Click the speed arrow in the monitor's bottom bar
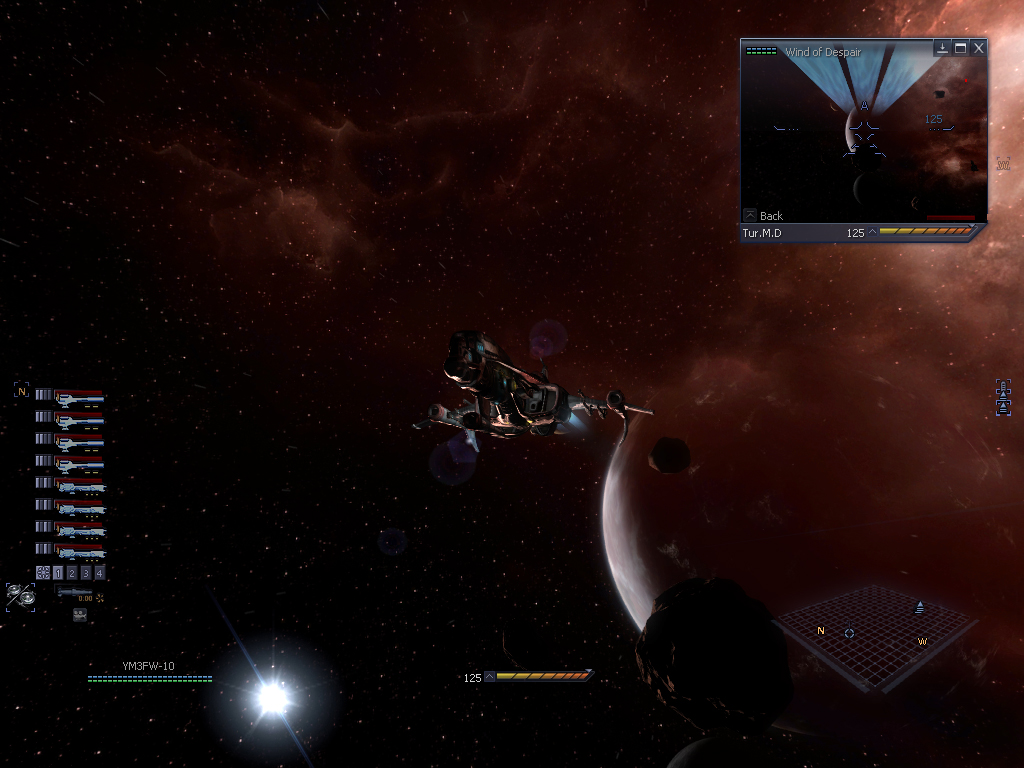Viewport: 1024px width, 768px height. tap(872, 233)
